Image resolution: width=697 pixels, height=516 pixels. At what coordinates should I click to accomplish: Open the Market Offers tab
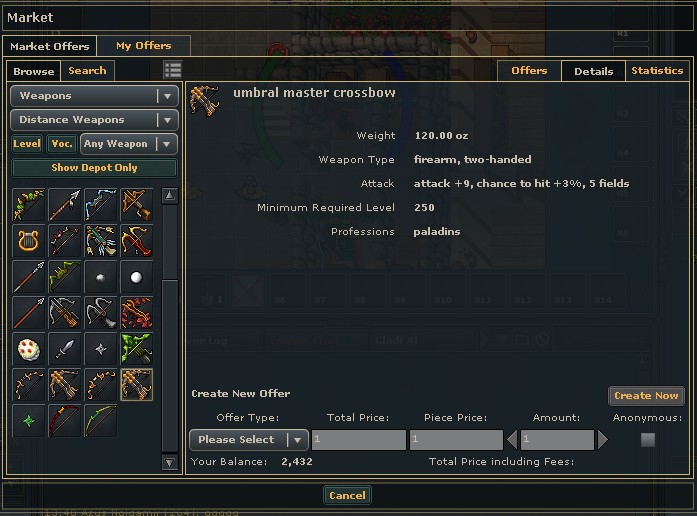click(x=50, y=46)
